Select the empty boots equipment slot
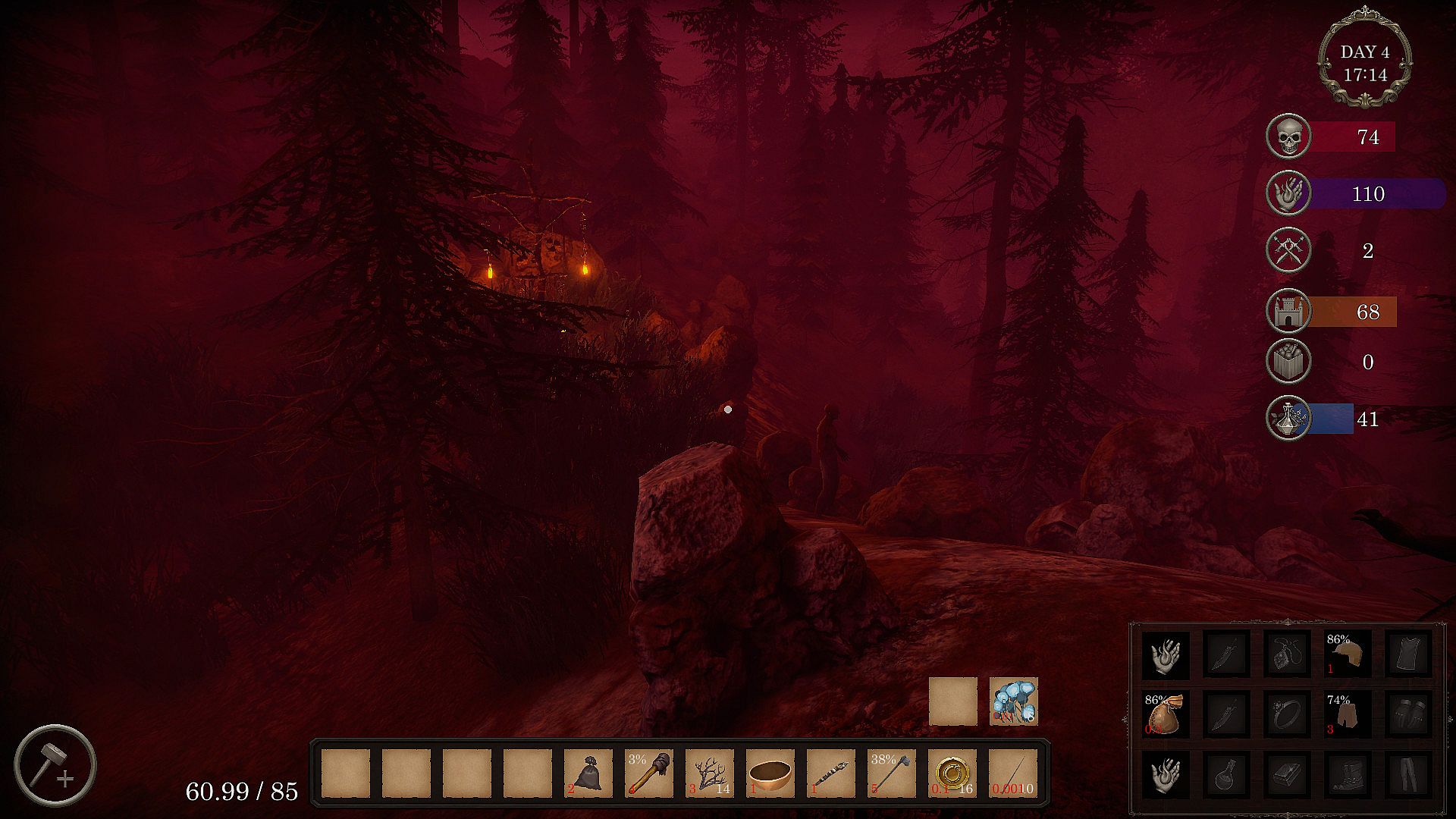Viewport: 1456px width, 819px height. coord(1348,775)
